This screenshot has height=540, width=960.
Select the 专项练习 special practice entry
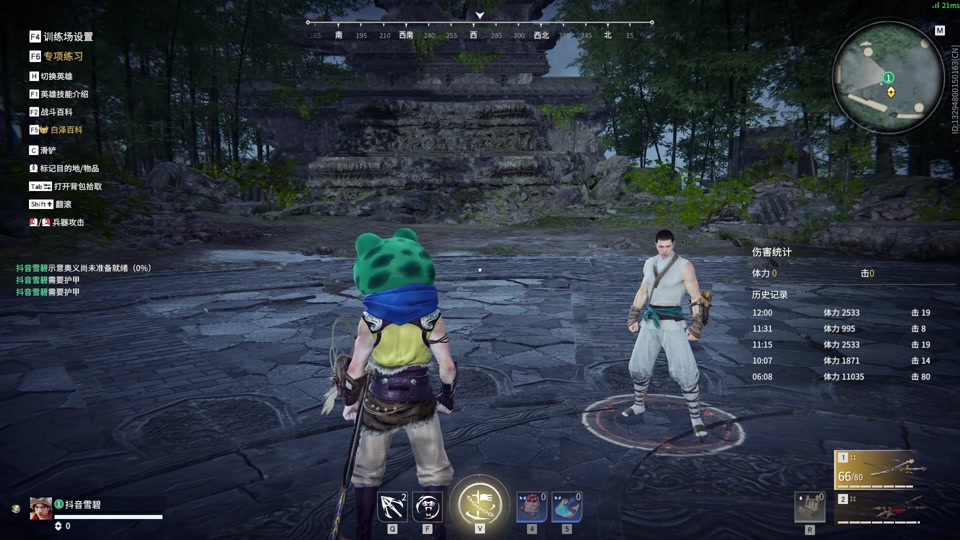click(61, 56)
